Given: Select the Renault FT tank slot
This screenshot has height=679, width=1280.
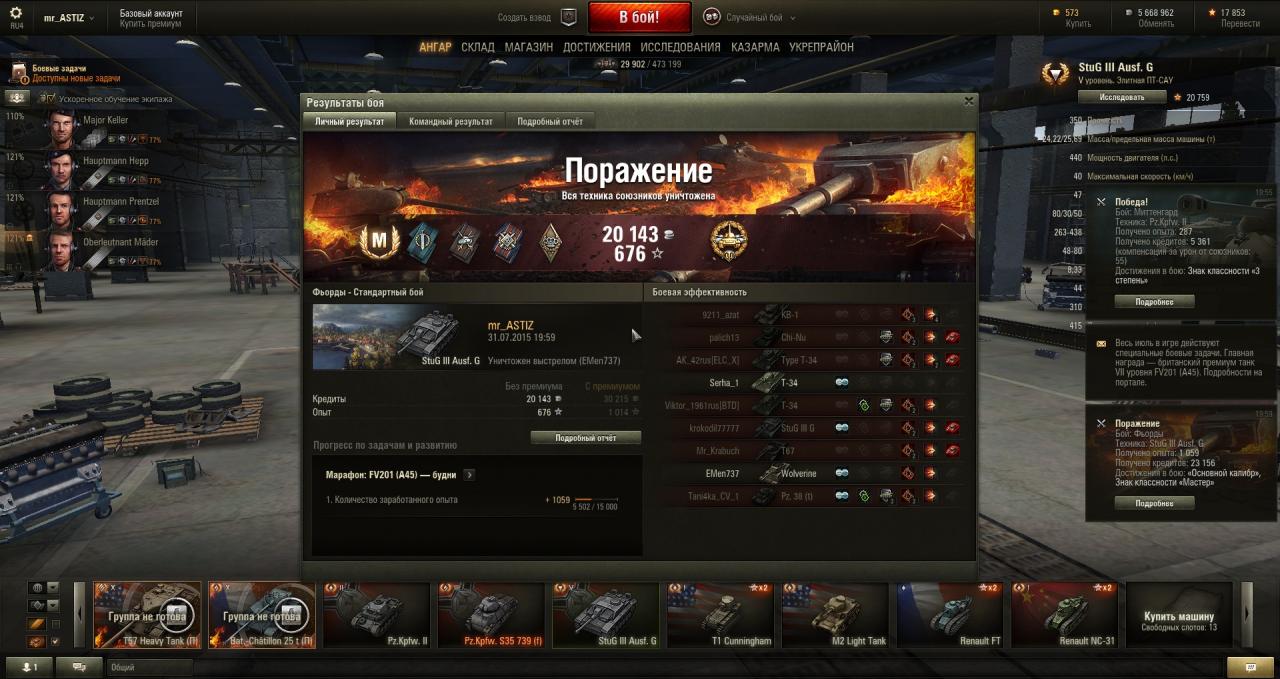Looking at the screenshot, I should coord(950,616).
